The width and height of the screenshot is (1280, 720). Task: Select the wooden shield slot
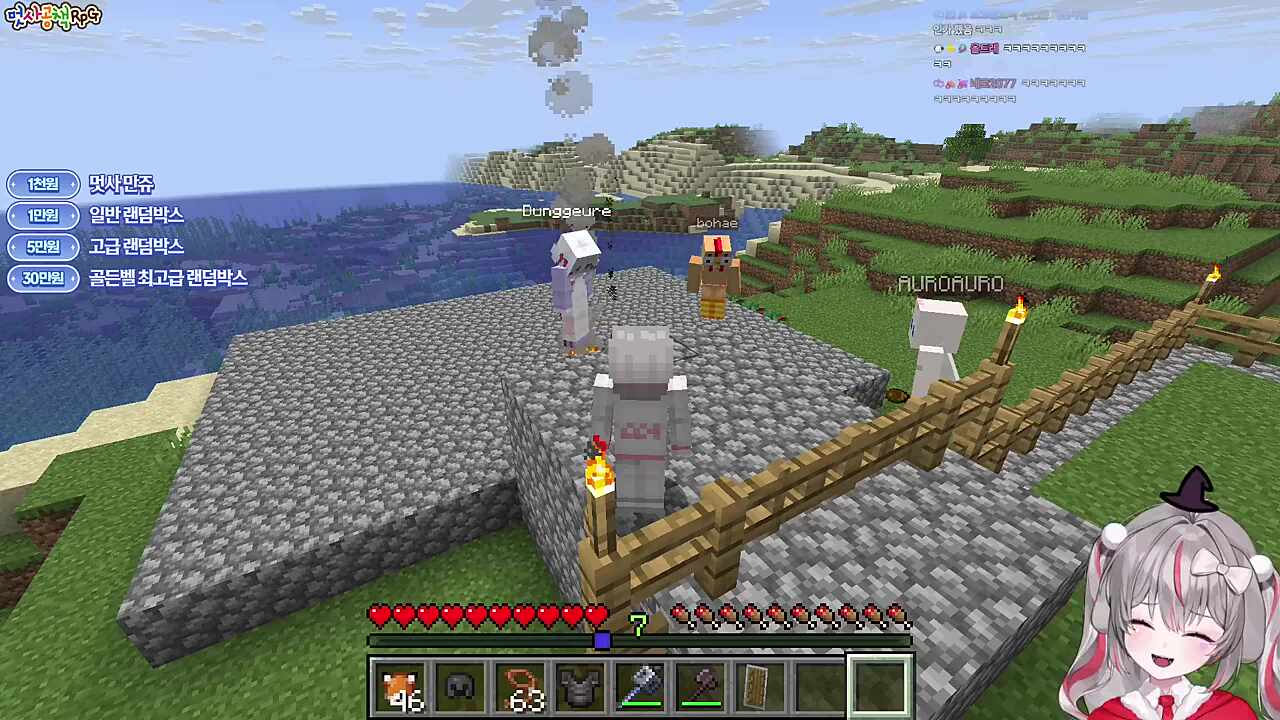[x=760, y=687]
